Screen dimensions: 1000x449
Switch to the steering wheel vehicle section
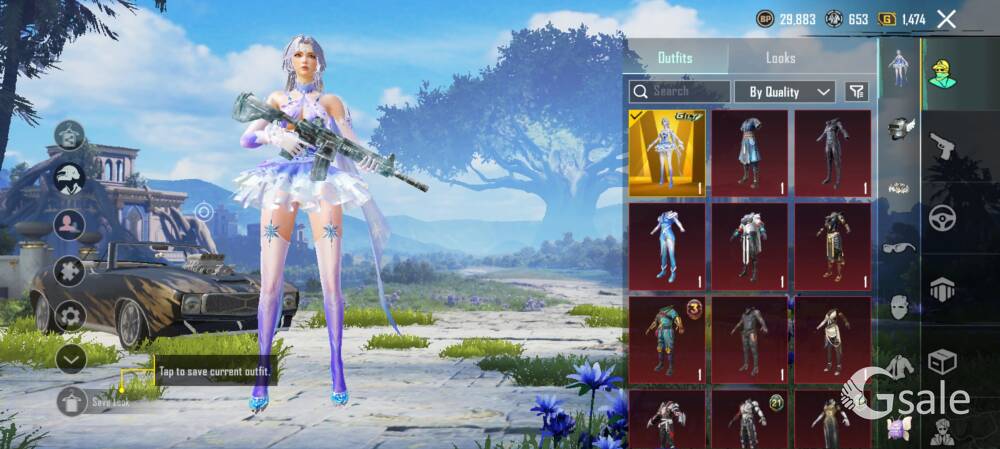click(x=942, y=217)
